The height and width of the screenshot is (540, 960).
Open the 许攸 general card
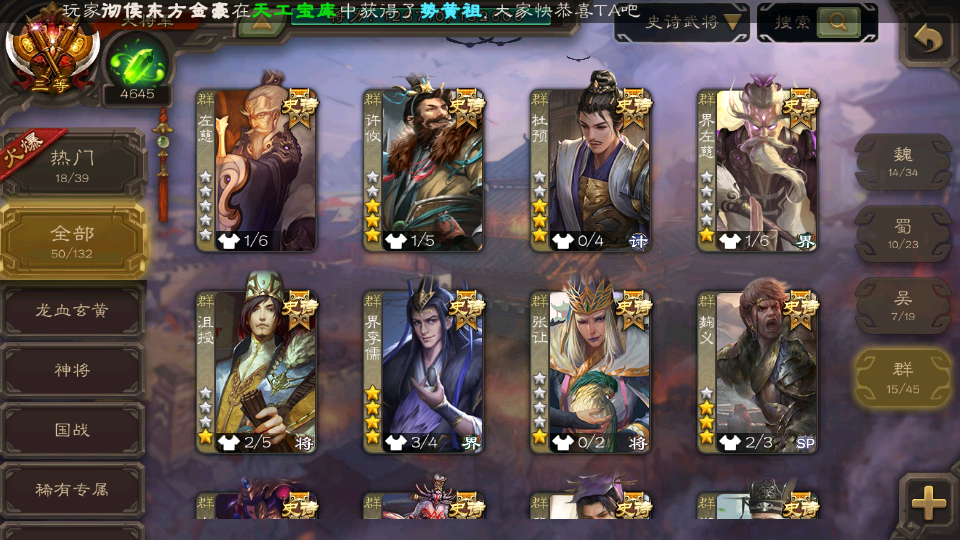click(x=424, y=168)
